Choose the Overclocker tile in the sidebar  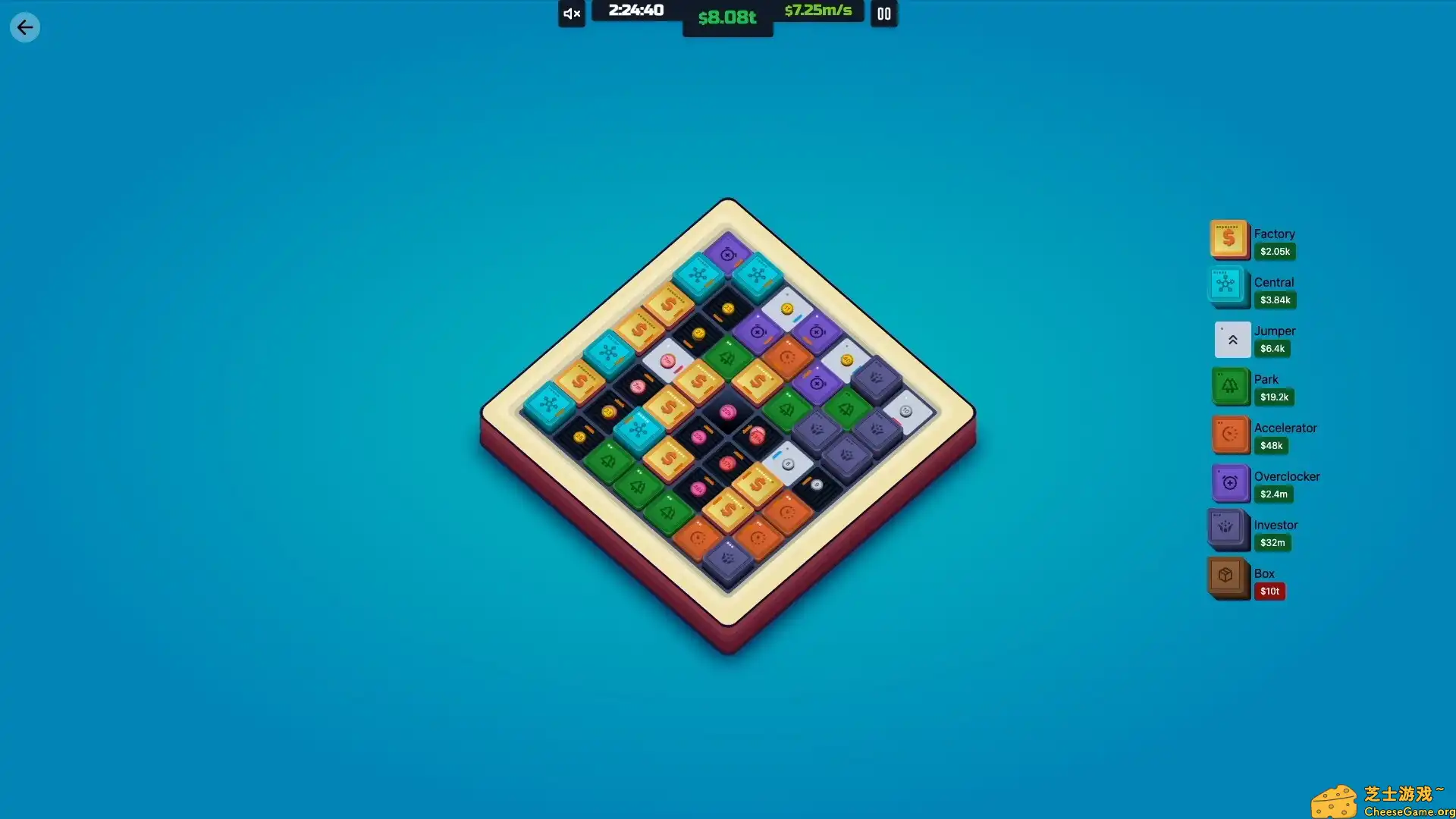coord(1229,483)
